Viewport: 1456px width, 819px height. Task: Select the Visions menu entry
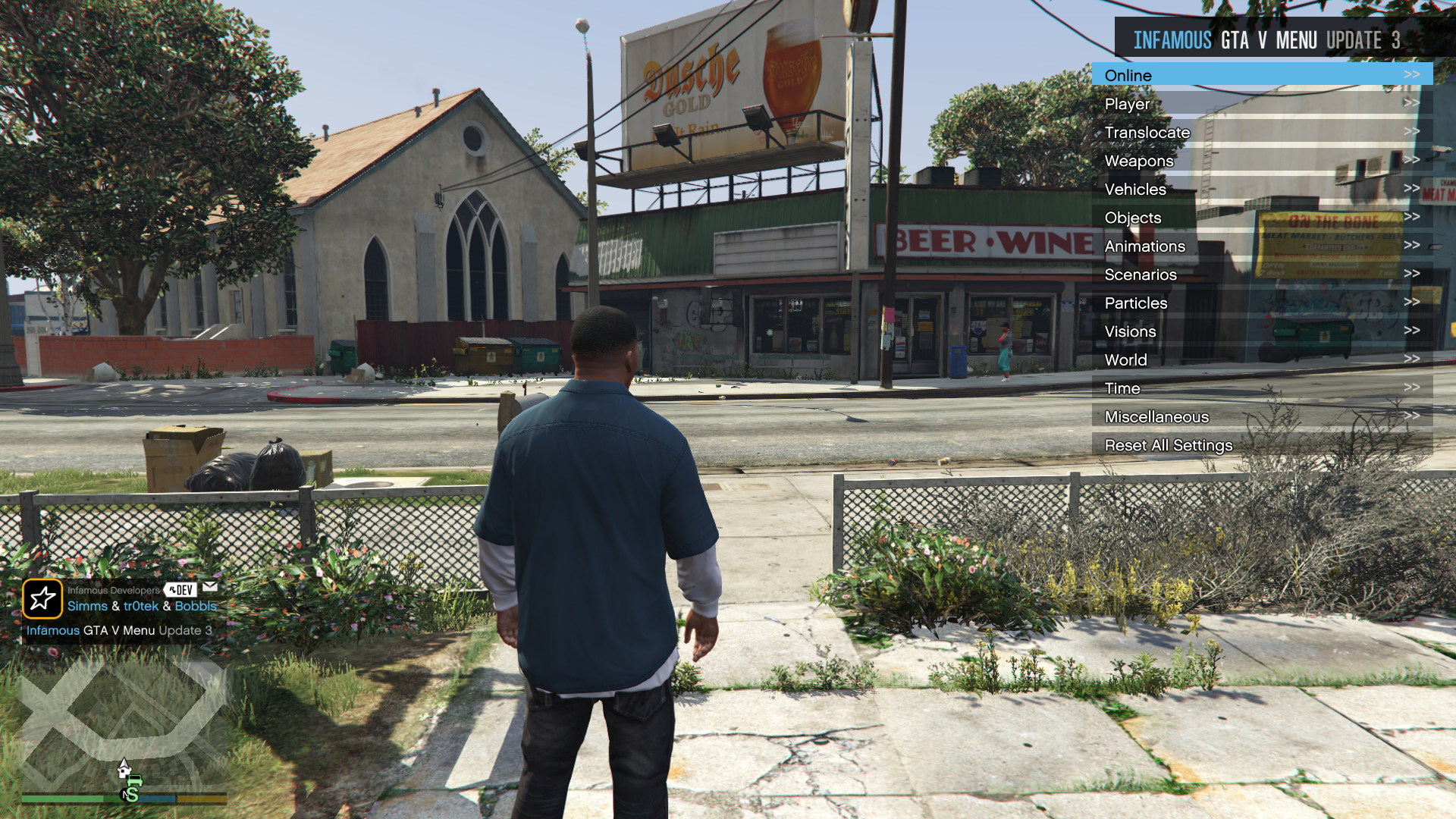(1261, 331)
